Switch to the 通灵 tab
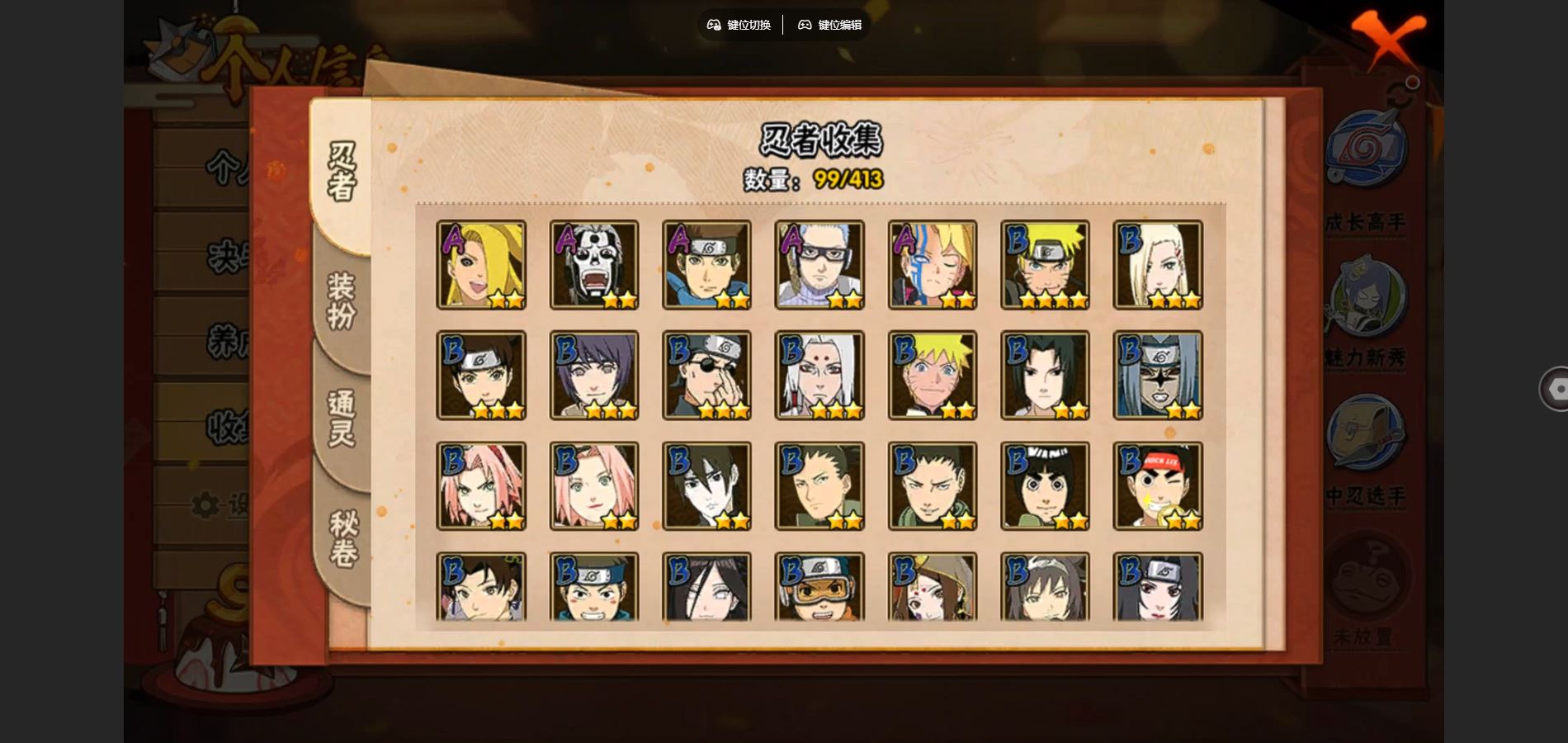This screenshot has width=1568, height=743. tap(342, 419)
